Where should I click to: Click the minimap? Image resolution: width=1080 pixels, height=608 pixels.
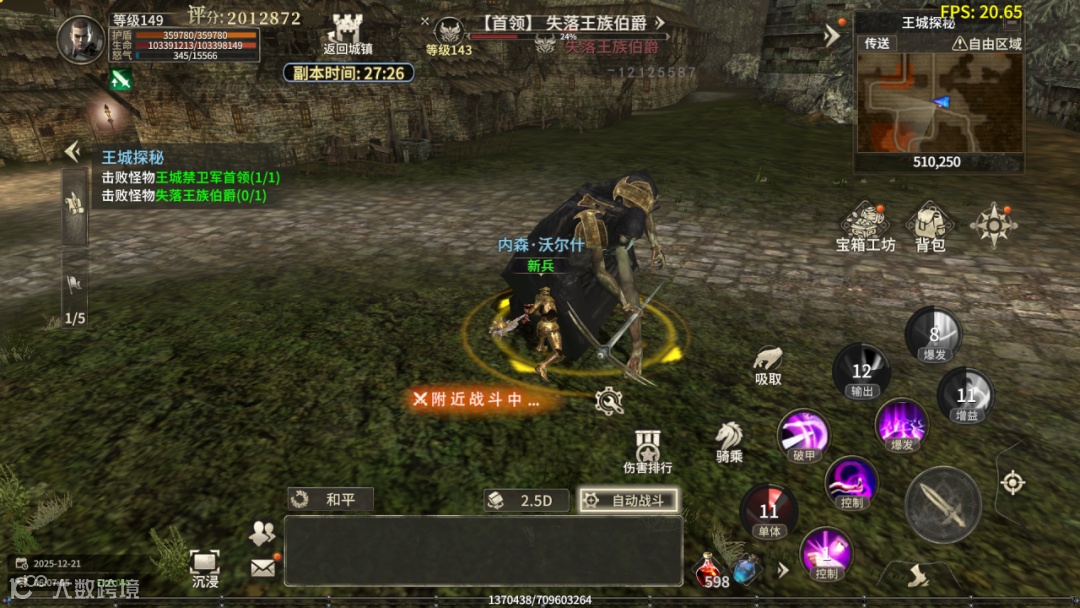pyautogui.click(x=938, y=102)
